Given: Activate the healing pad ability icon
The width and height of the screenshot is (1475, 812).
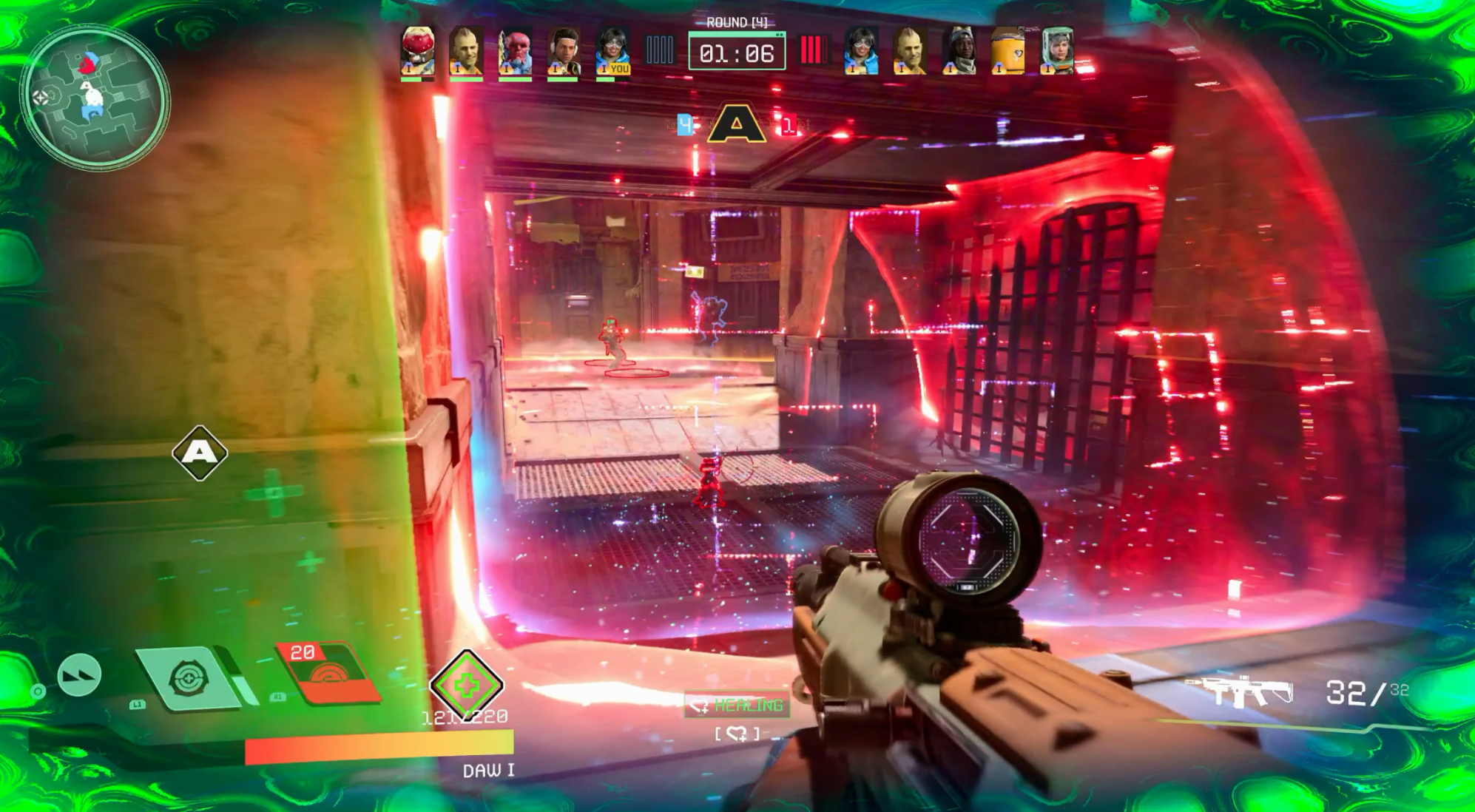Looking at the screenshot, I should [189, 677].
